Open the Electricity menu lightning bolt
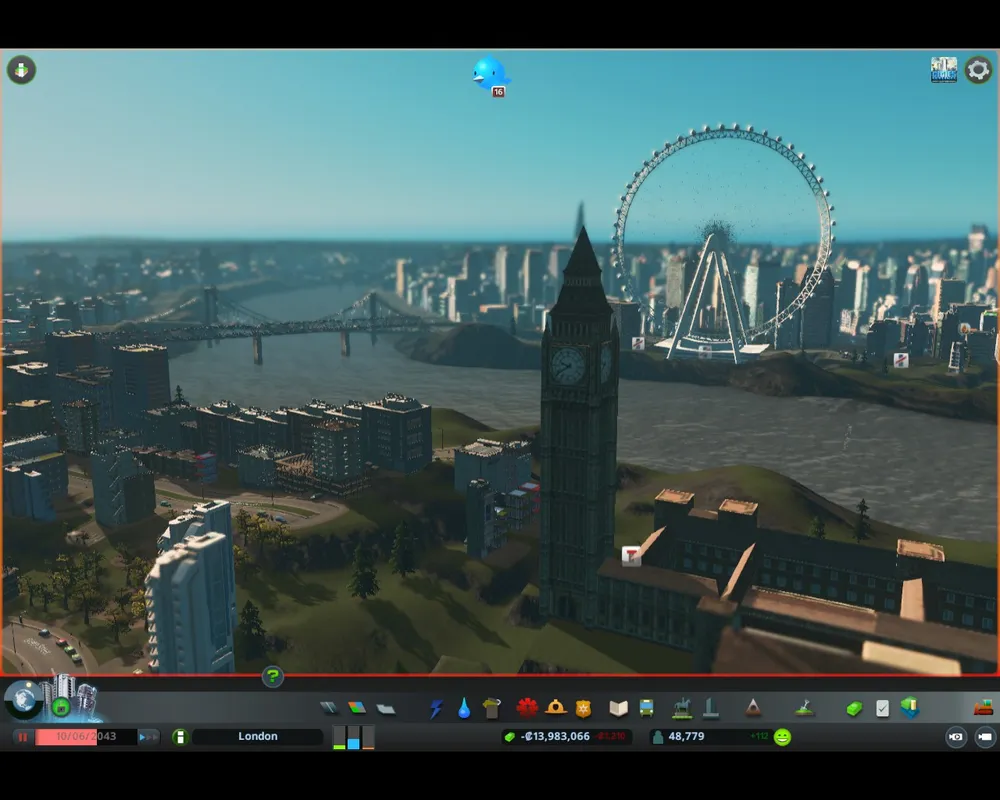 tap(436, 708)
